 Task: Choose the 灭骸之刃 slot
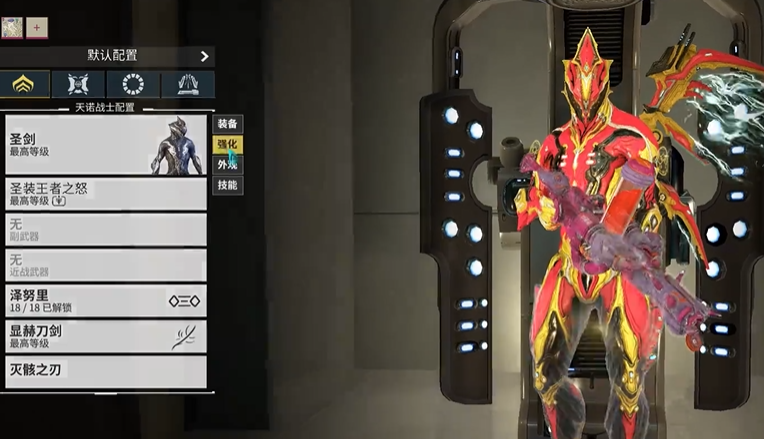tap(105, 371)
